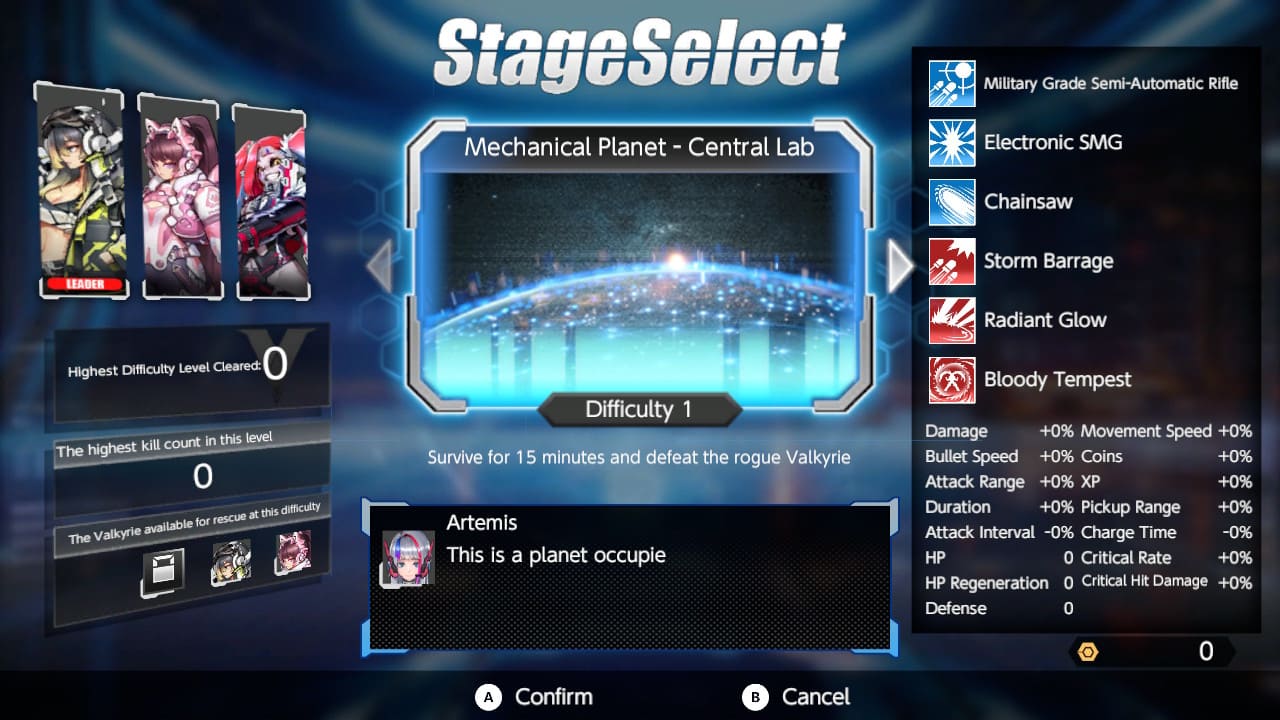1280x720 pixels.
Task: Click the Highest Difficulty Level Cleared panel
Action: pyautogui.click(x=188, y=368)
